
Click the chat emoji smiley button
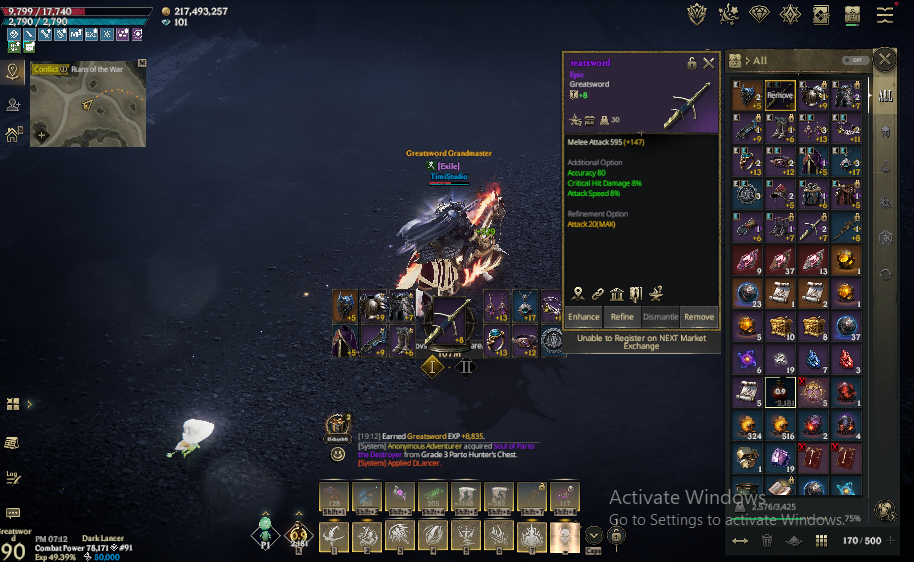338,454
